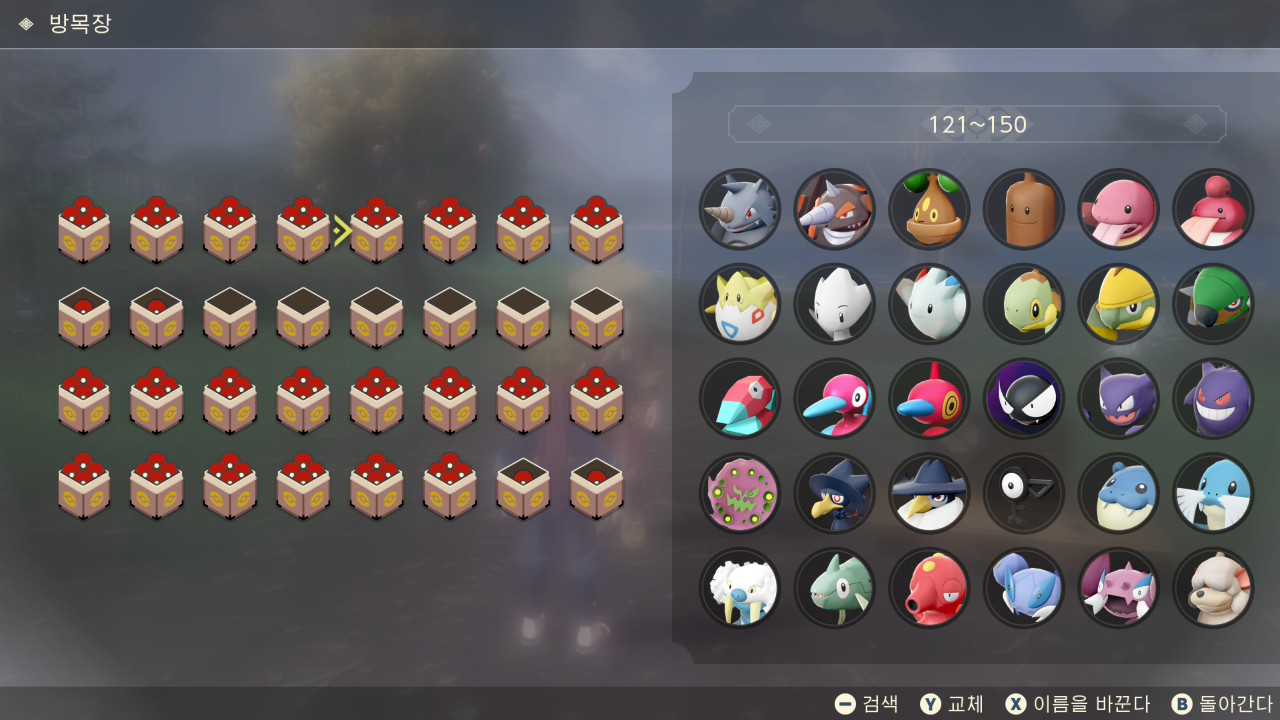Select the Sudowoodo portrait
The image size is (1280, 720).
click(1024, 209)
